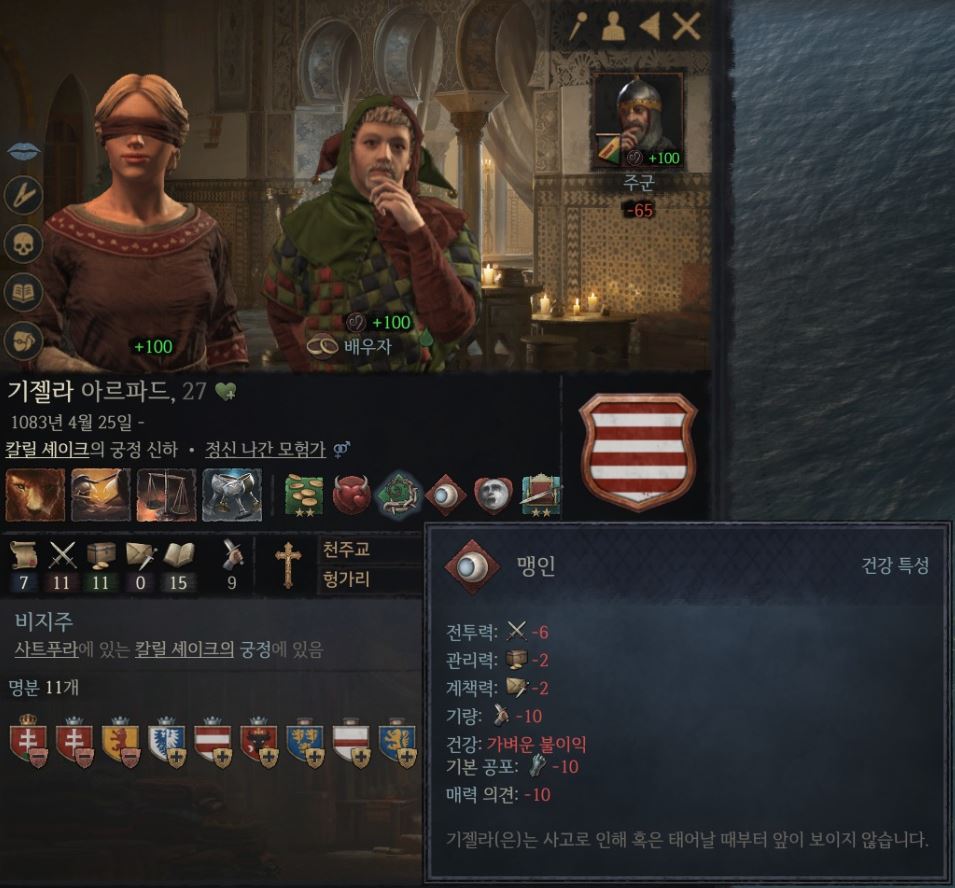Image resolution: width=955 pixels, height=888 pixels.
Task: Open the book icon on the left sidebar
Action: tap(23, 291)
